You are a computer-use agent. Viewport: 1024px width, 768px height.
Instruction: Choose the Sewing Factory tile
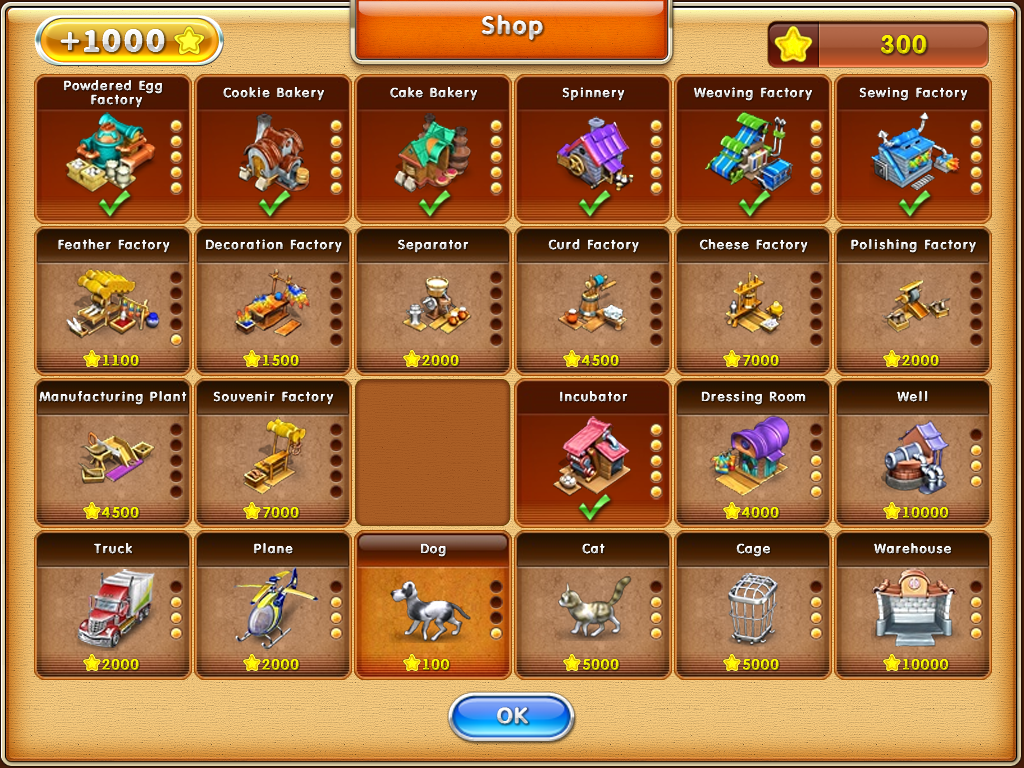click(913, 150)
